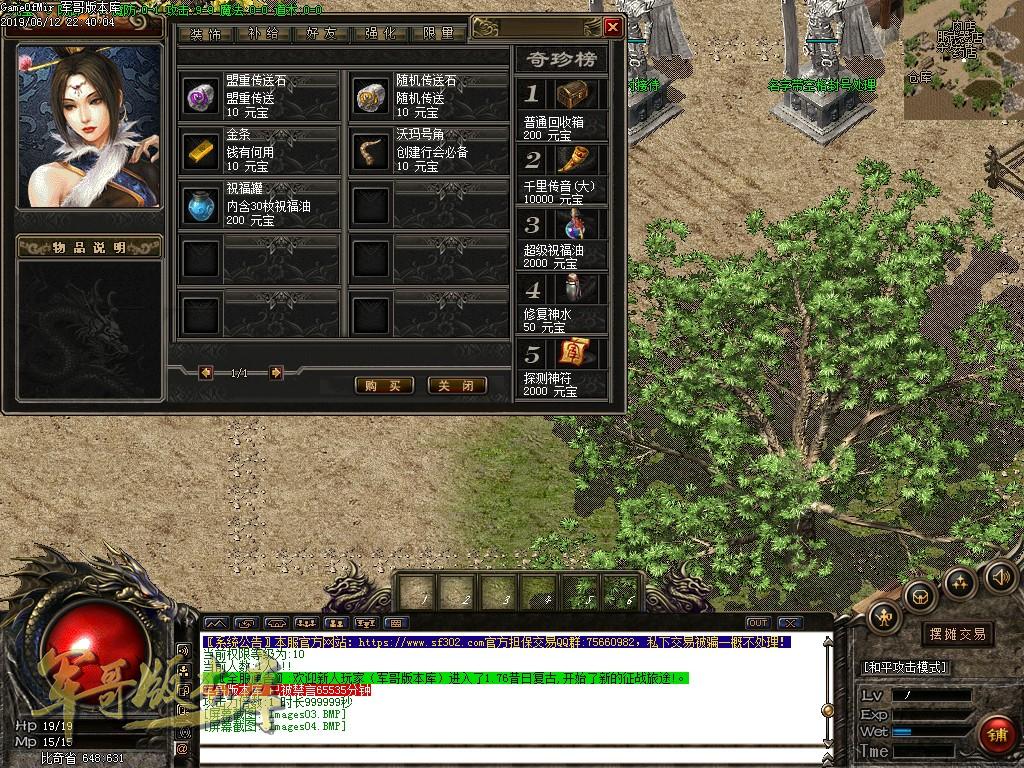Click the 购买 buy button
Screen dimensions: 1024x768
(384, 385)
